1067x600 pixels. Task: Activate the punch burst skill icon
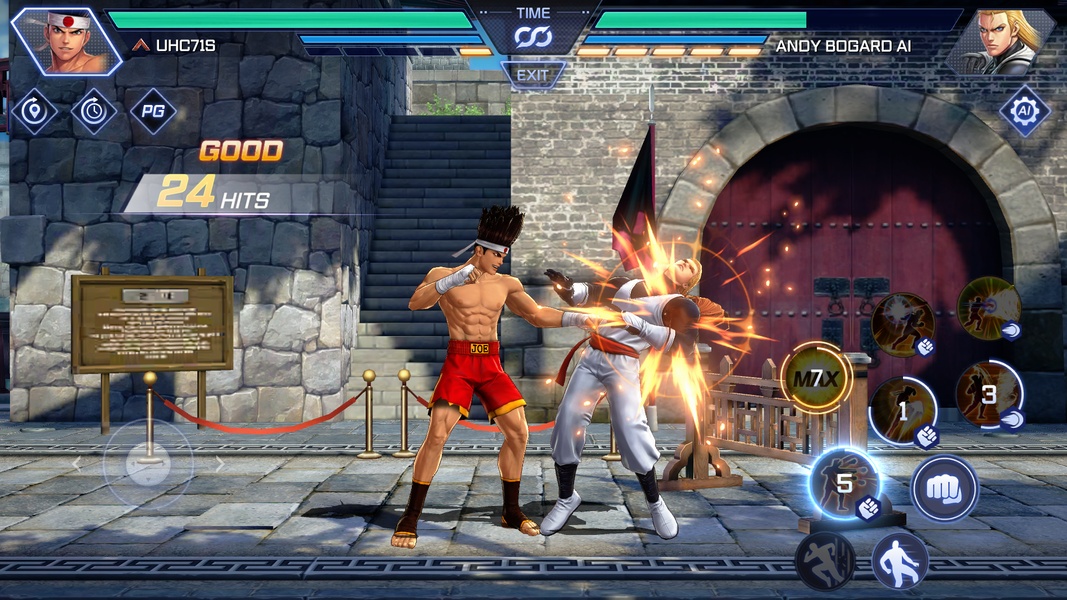[x=902, y=324]
